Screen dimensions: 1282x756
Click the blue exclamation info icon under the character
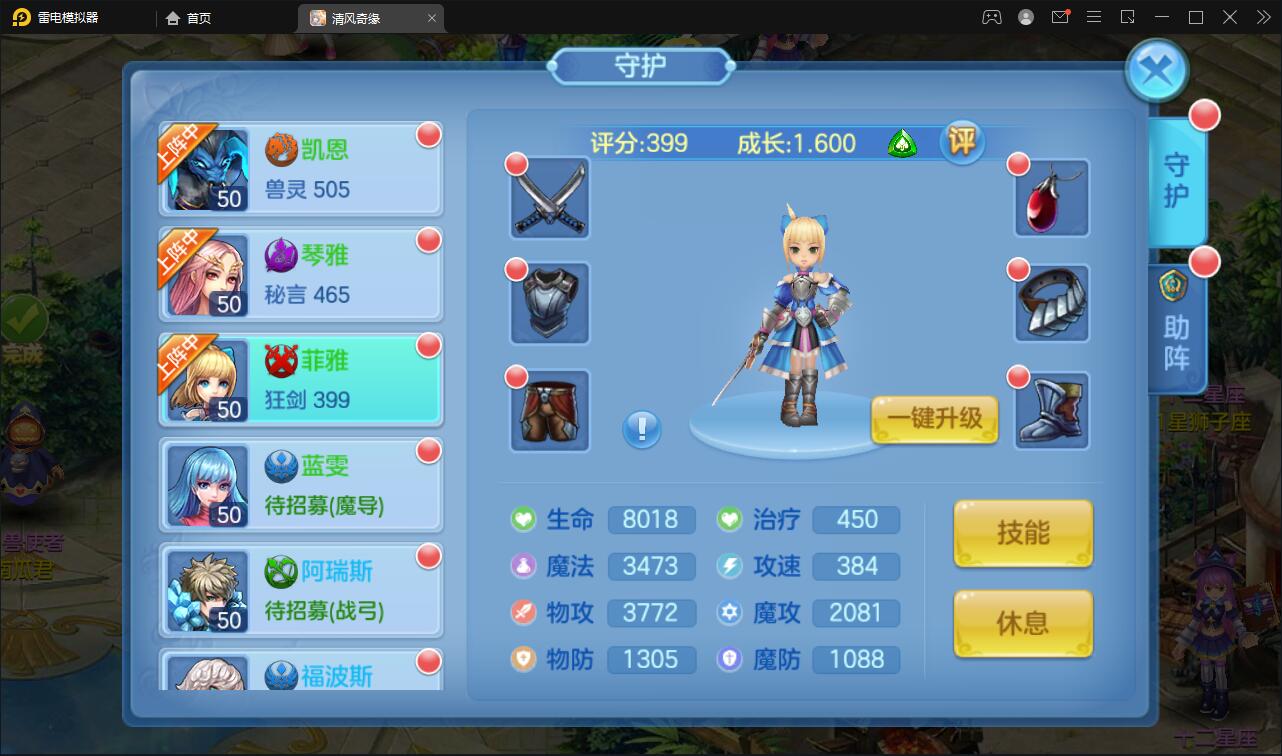click(x=641, y=429)
